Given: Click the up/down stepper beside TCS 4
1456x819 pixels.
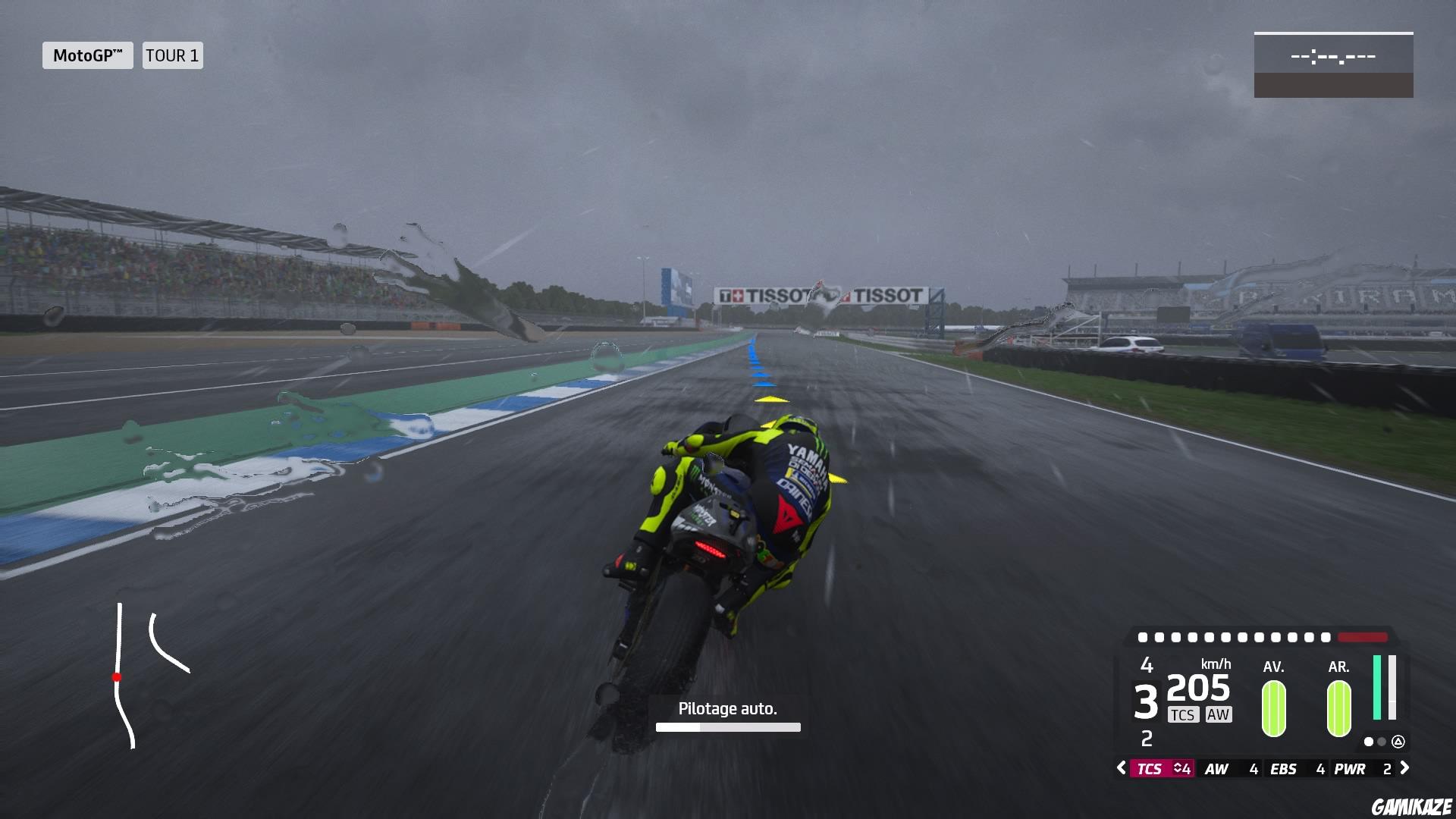Looking at the screenshot, I should coord(1181,768).
